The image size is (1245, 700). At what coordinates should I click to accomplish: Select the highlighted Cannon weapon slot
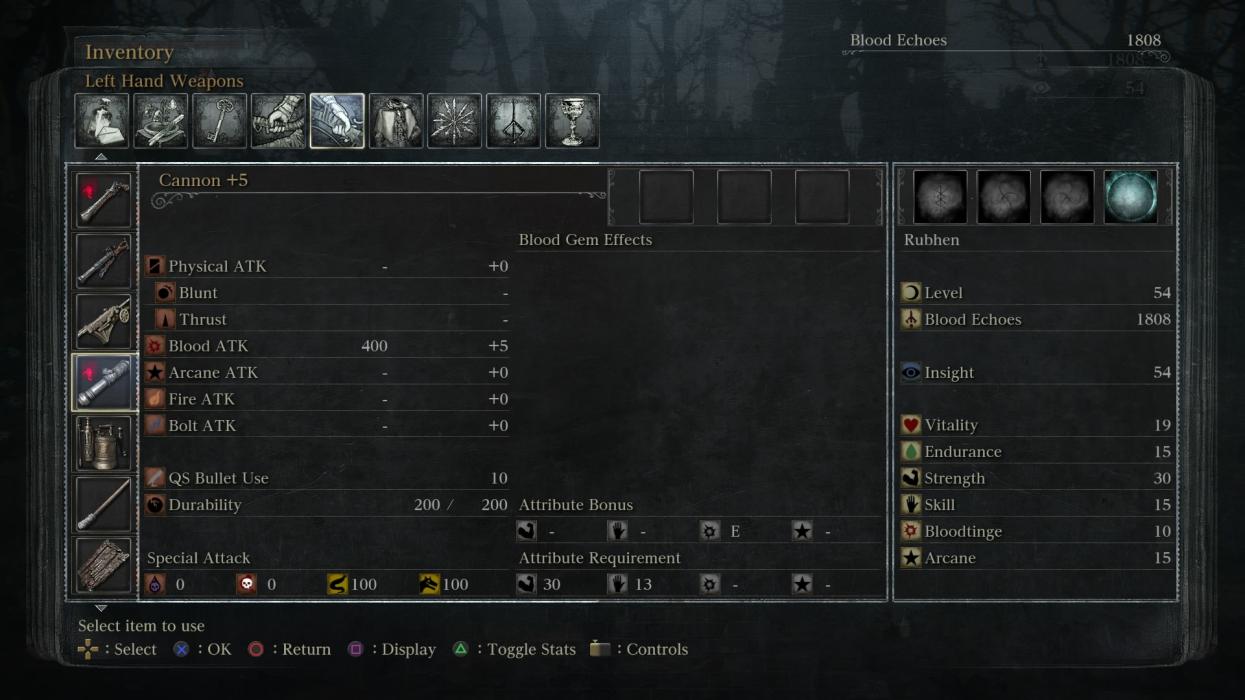coord(103,382)
